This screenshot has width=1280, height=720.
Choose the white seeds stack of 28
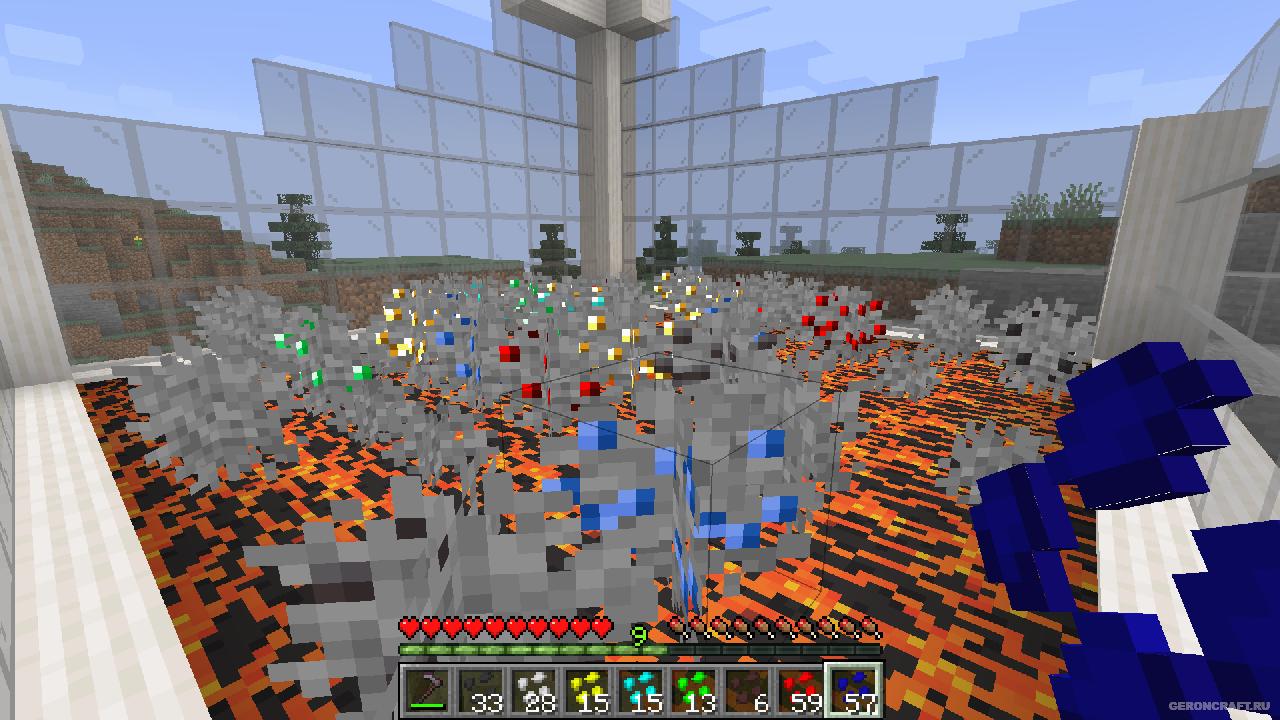pyautogui.click(x=532, y=690)
